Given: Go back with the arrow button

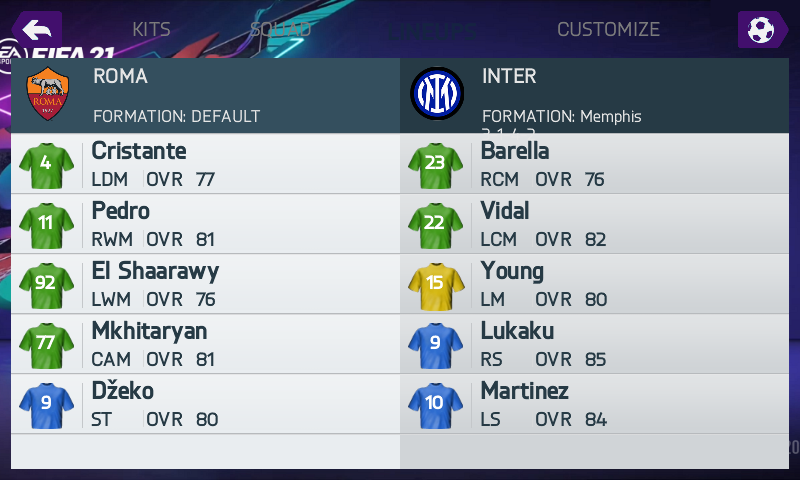Looking at the screenshot, I should click(x=37, y=29).
